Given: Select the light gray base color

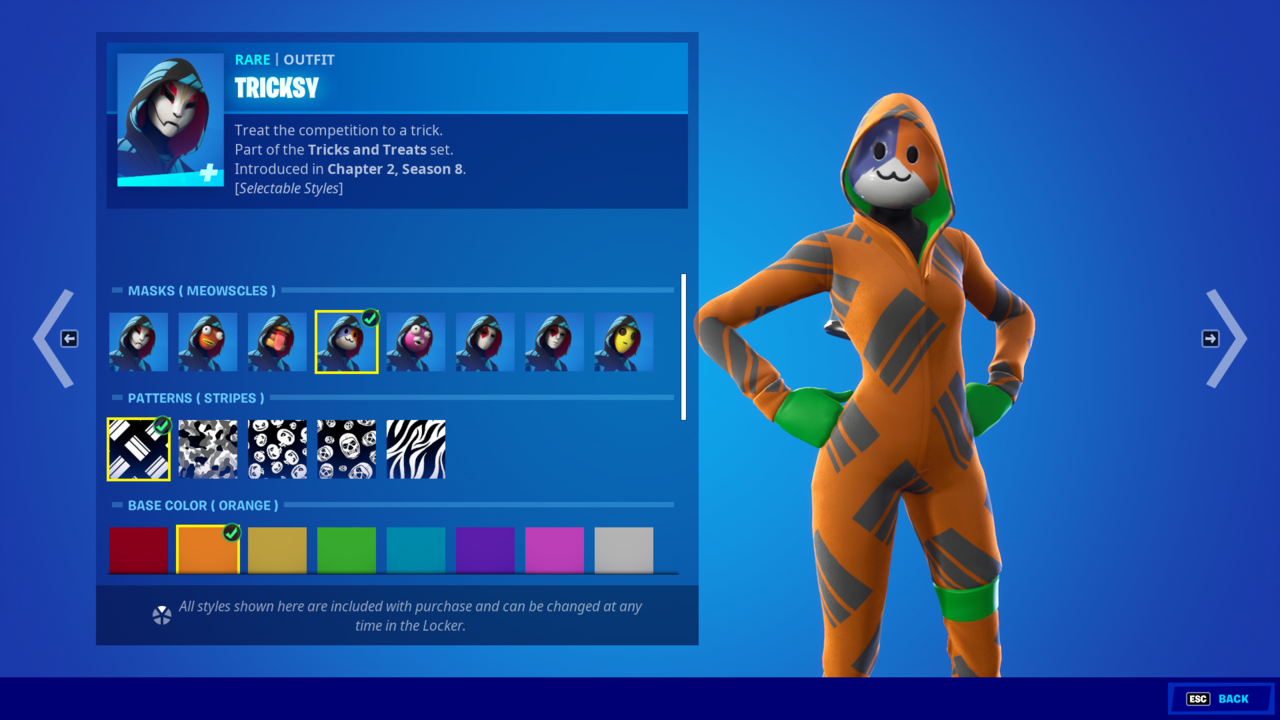Looking at the screenshot, I should [x=624, y=550].
